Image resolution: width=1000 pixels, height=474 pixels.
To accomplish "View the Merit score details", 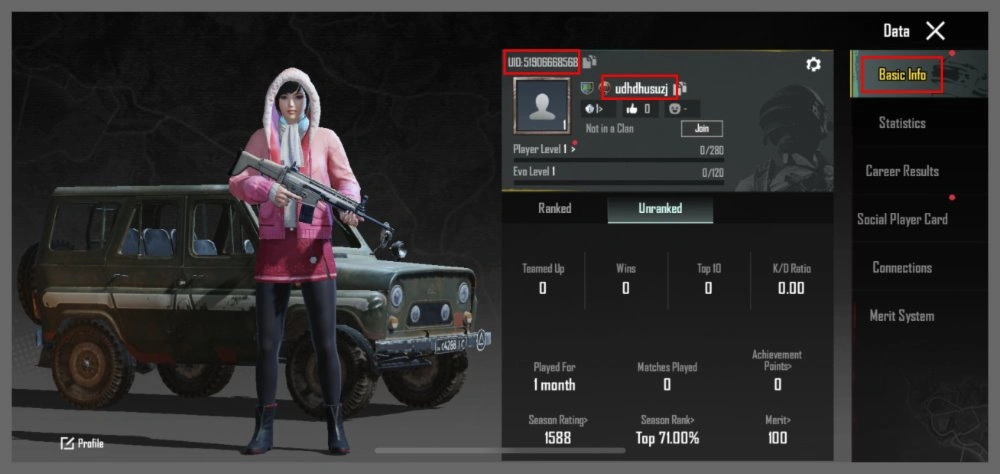I will point(777,429).
